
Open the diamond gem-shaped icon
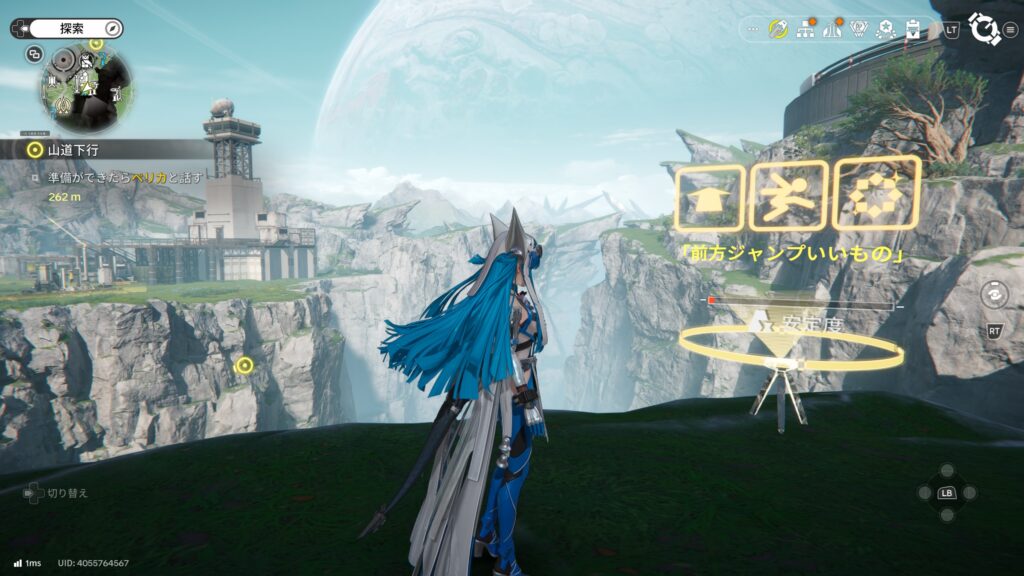(859, 30)
